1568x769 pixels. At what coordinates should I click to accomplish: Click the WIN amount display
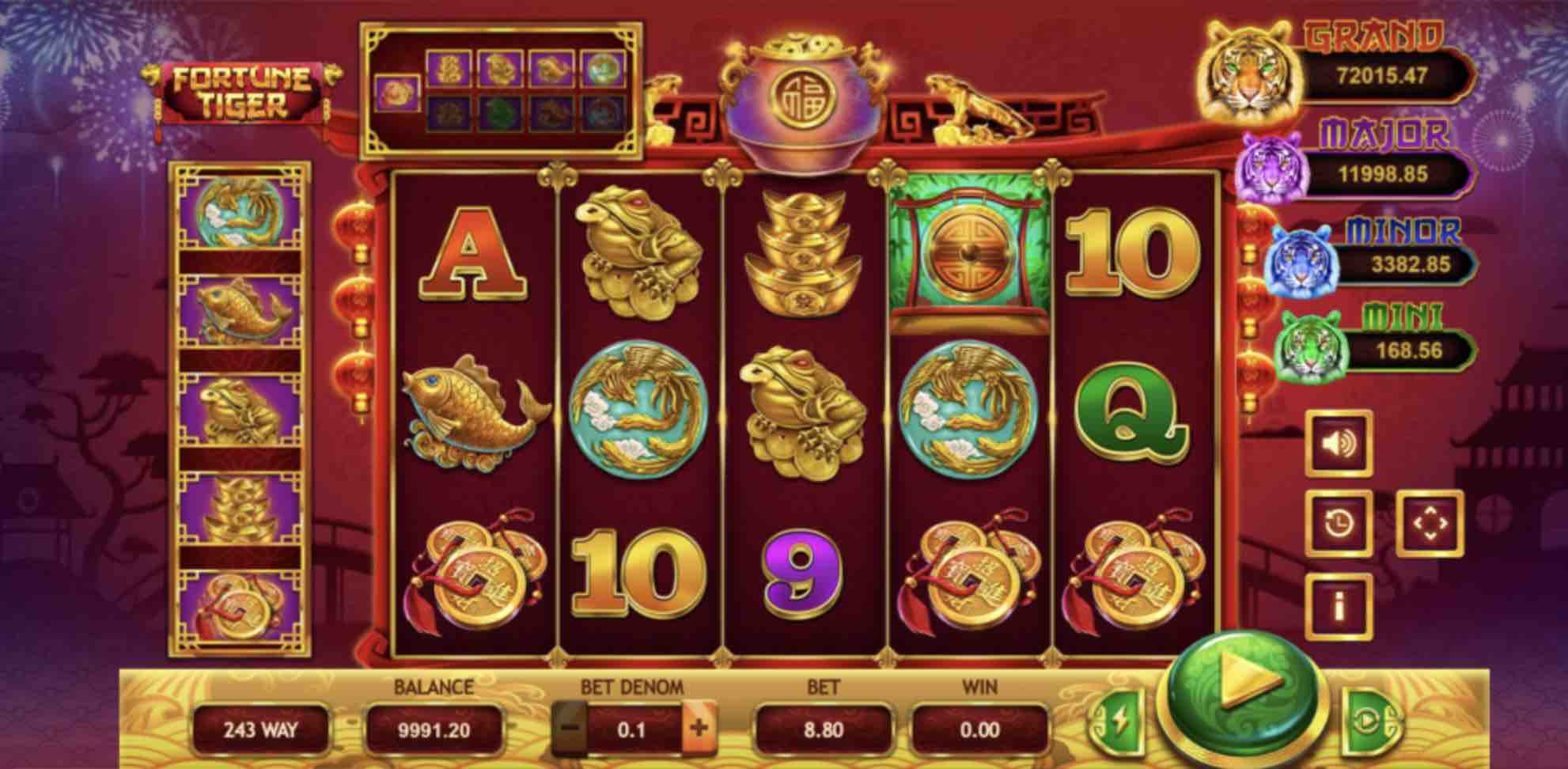coord(981,730)
